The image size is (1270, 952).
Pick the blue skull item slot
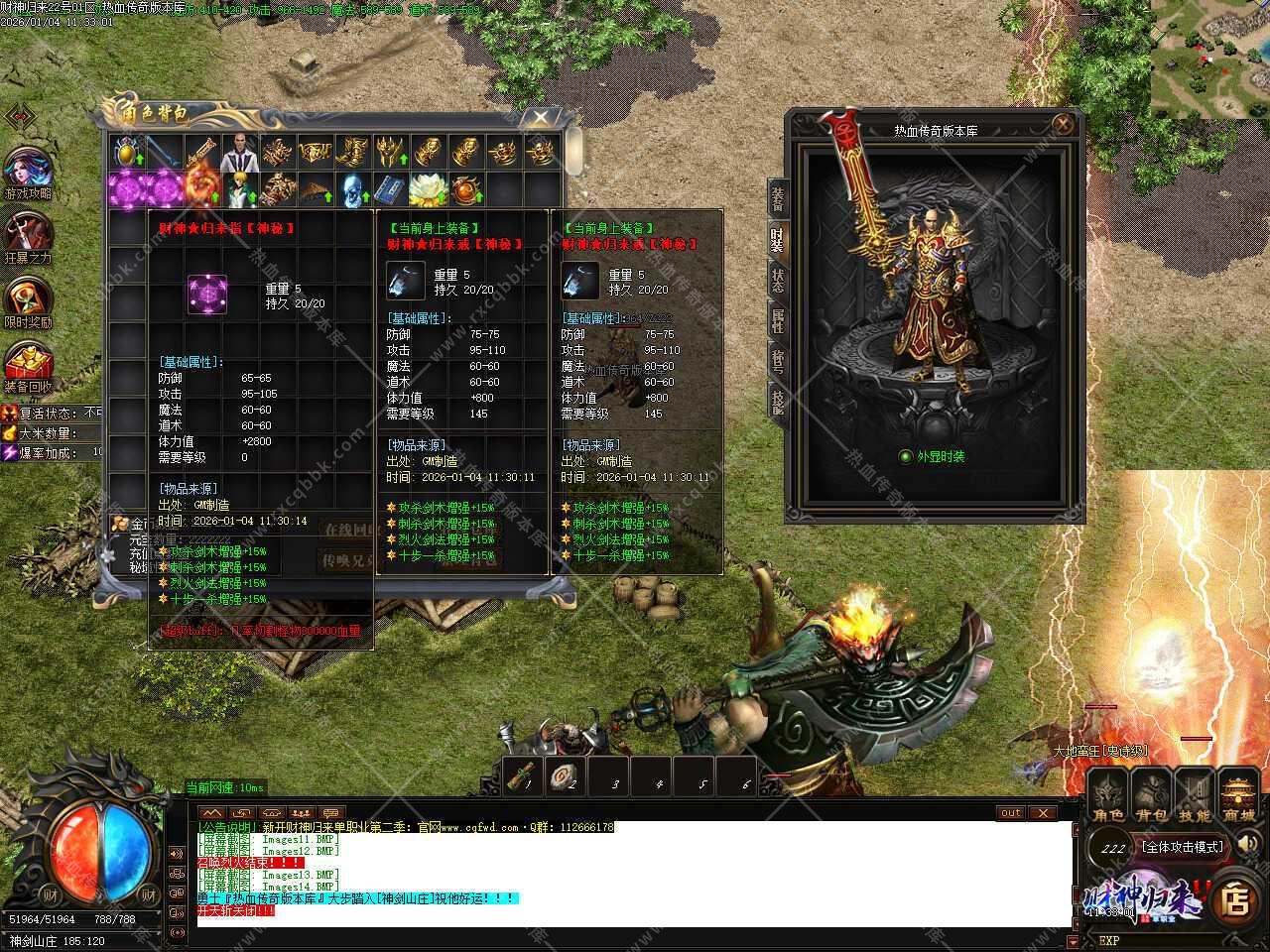pyautogui.click(x=350, y=188)
